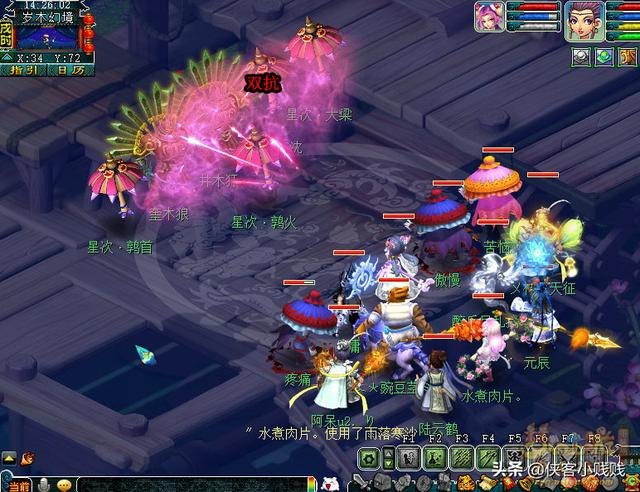Use the F4 hotbar skill slot
This screenshot has width=640, height=492.
pos(487,458)
